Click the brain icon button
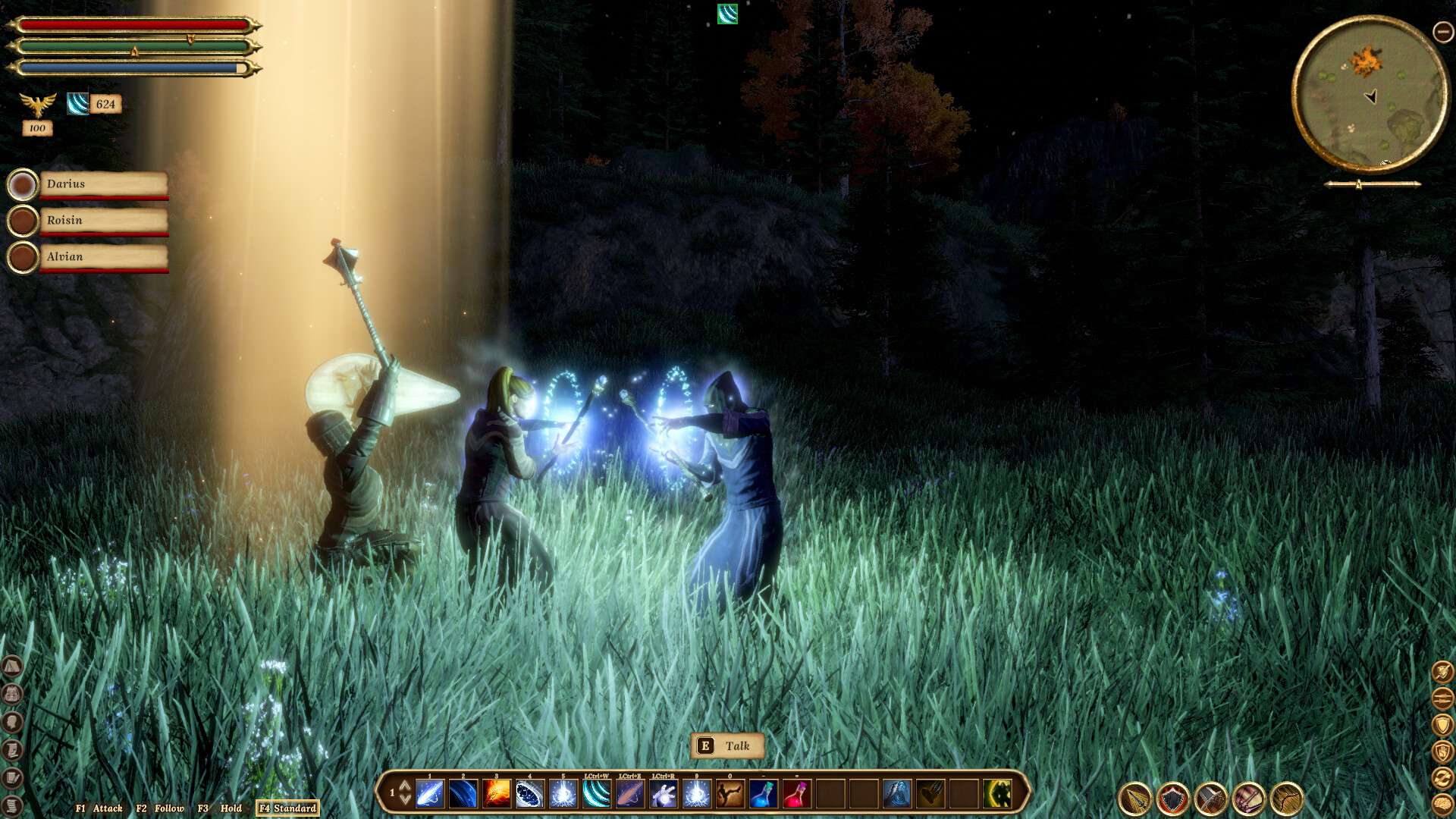Image resolution: width=1456 pixels, height=819 pixels. (1442, 803)
